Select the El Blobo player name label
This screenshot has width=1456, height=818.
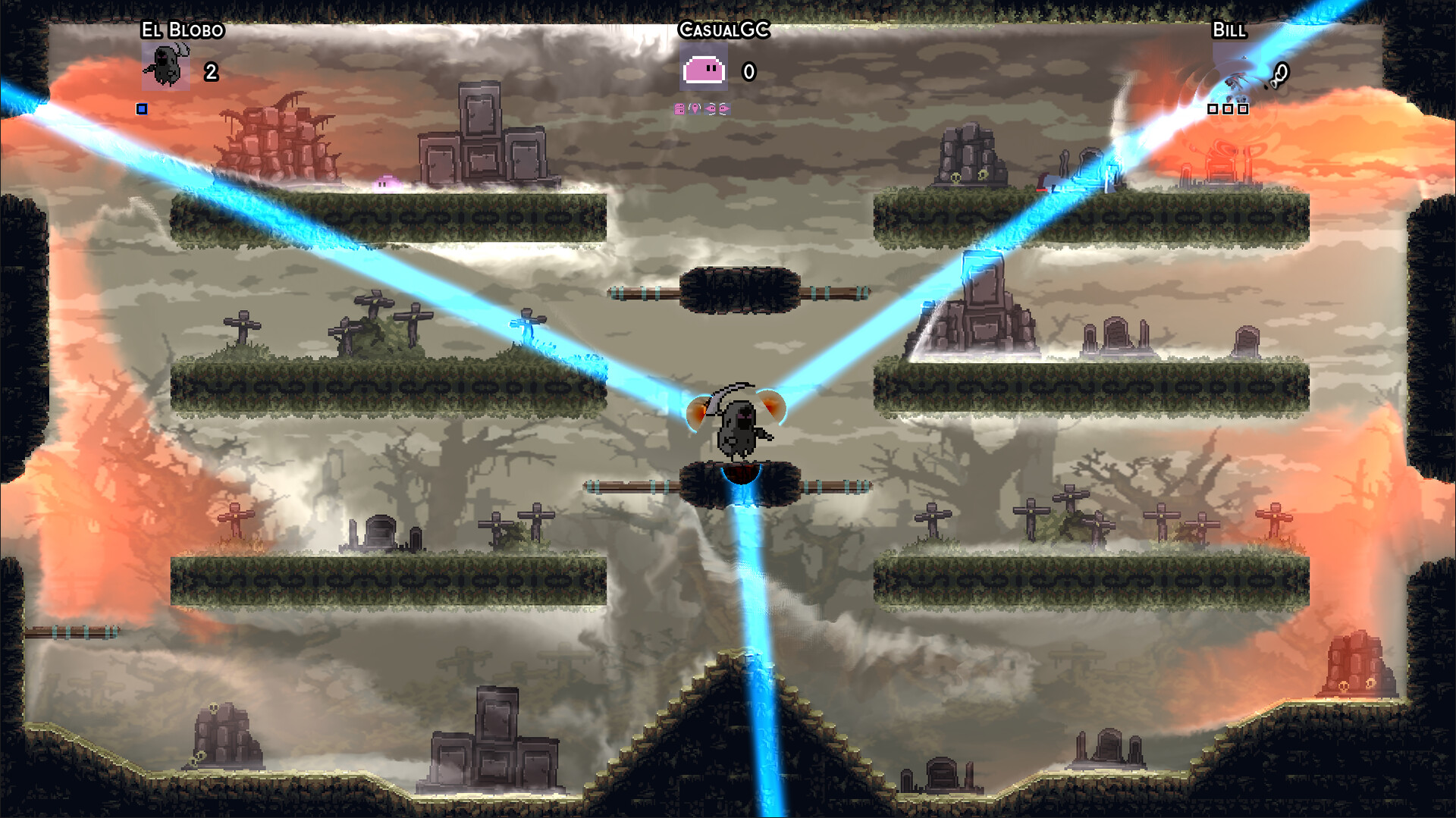pyautogui.click(x=182, y=31)
